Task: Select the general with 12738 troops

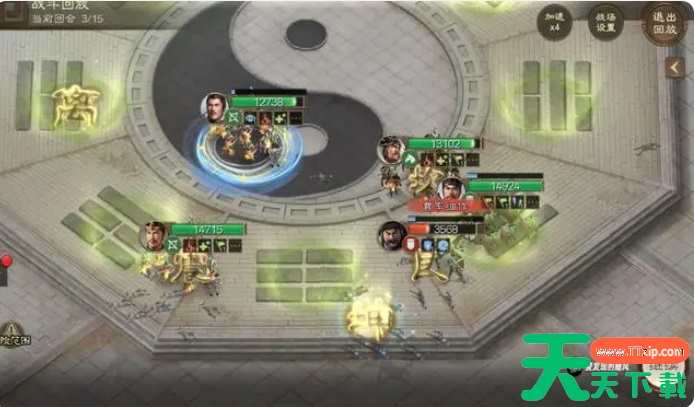Action: point(215,106)
